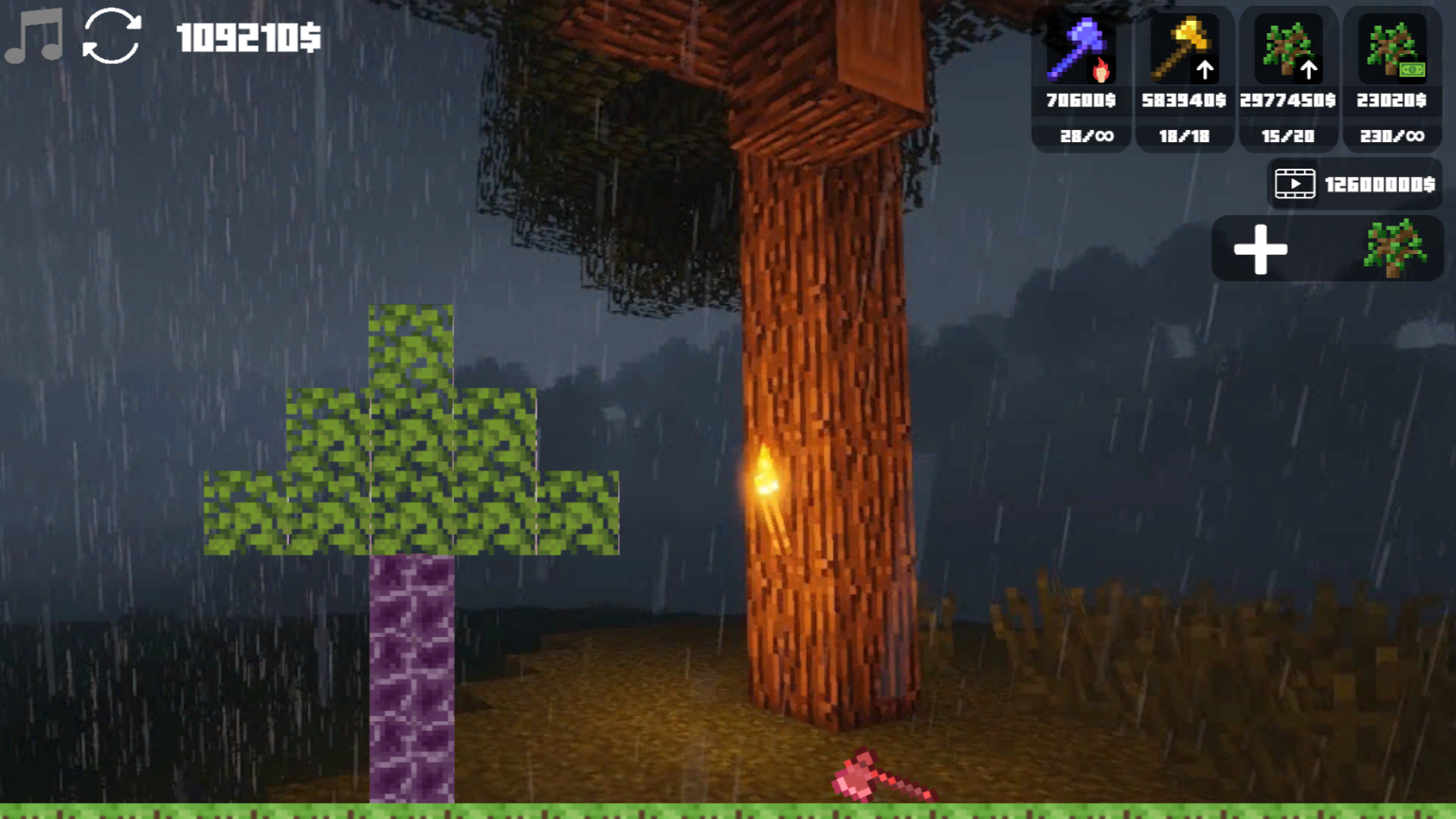Click the 15/20 tree upgrade counter

(x=1289, y=136)
